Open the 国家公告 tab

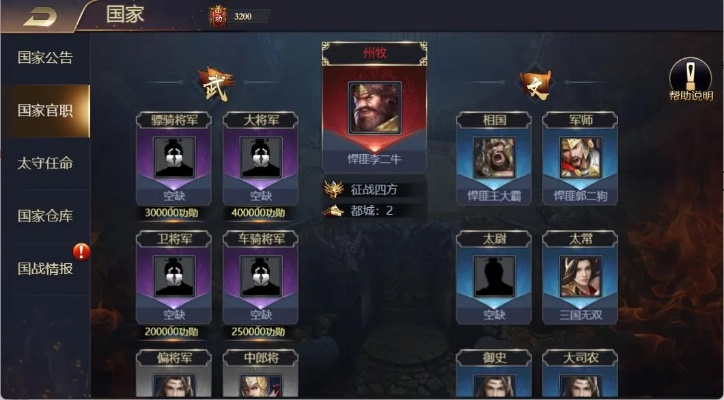click(x=45, y=57)
